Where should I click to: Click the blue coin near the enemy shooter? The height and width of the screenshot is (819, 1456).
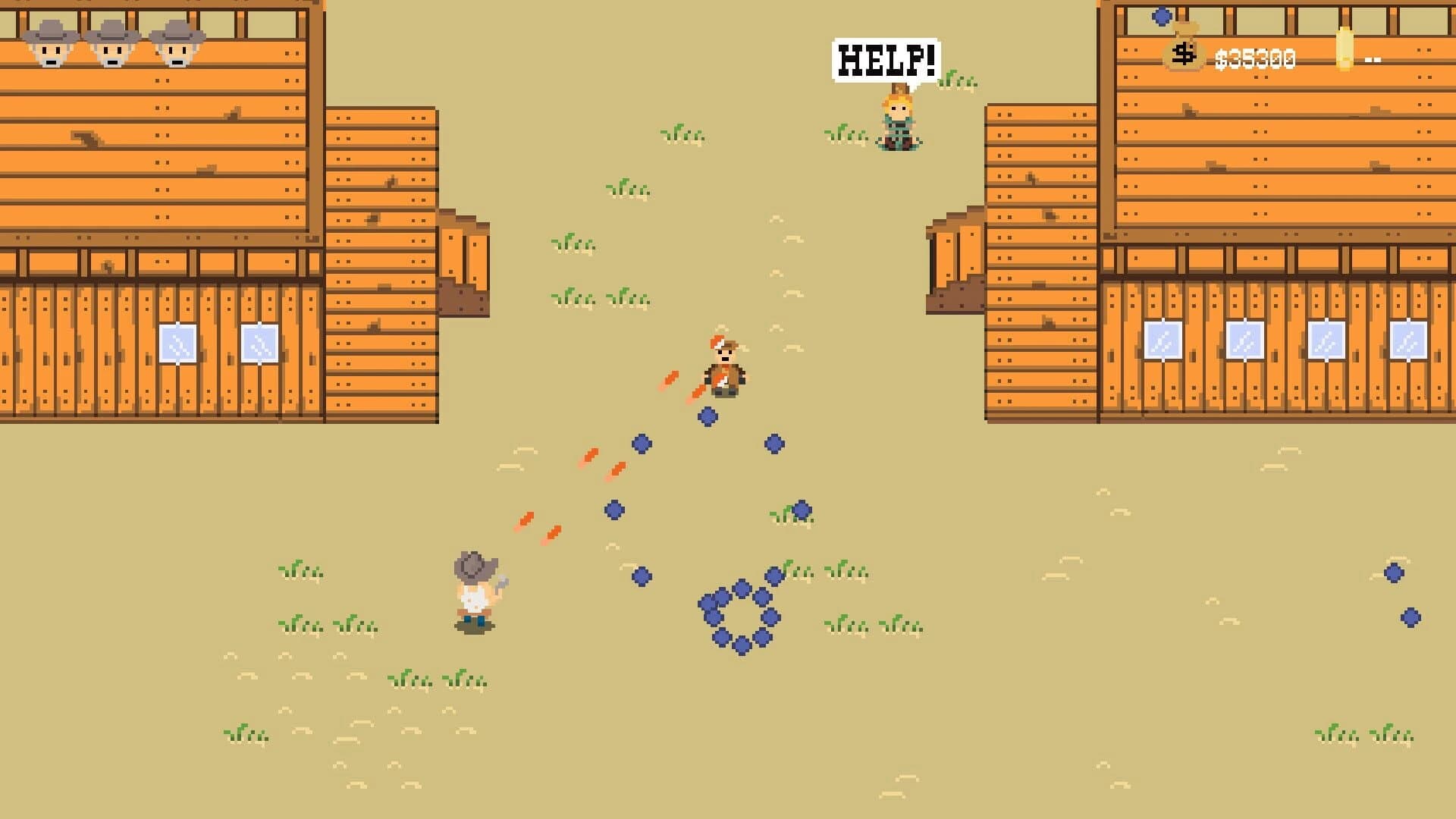[707, 415]
